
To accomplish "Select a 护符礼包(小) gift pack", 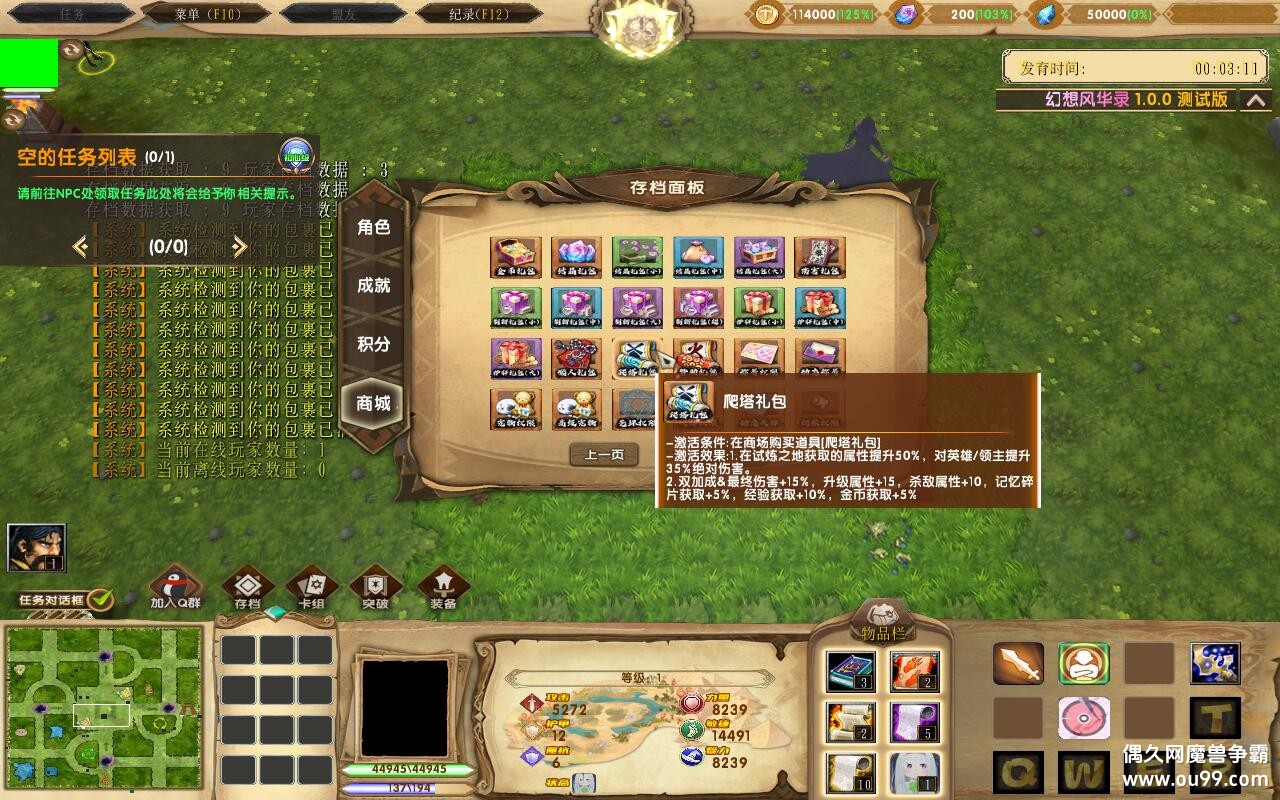I will 759,306.
